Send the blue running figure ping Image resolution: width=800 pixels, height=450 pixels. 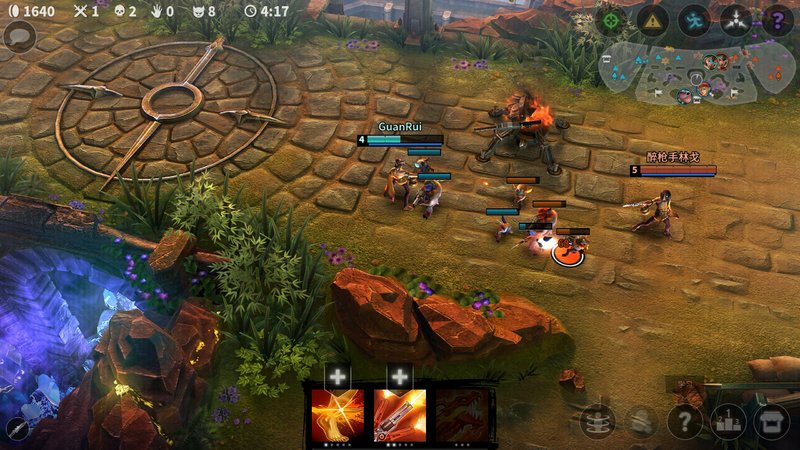(694, 20)
